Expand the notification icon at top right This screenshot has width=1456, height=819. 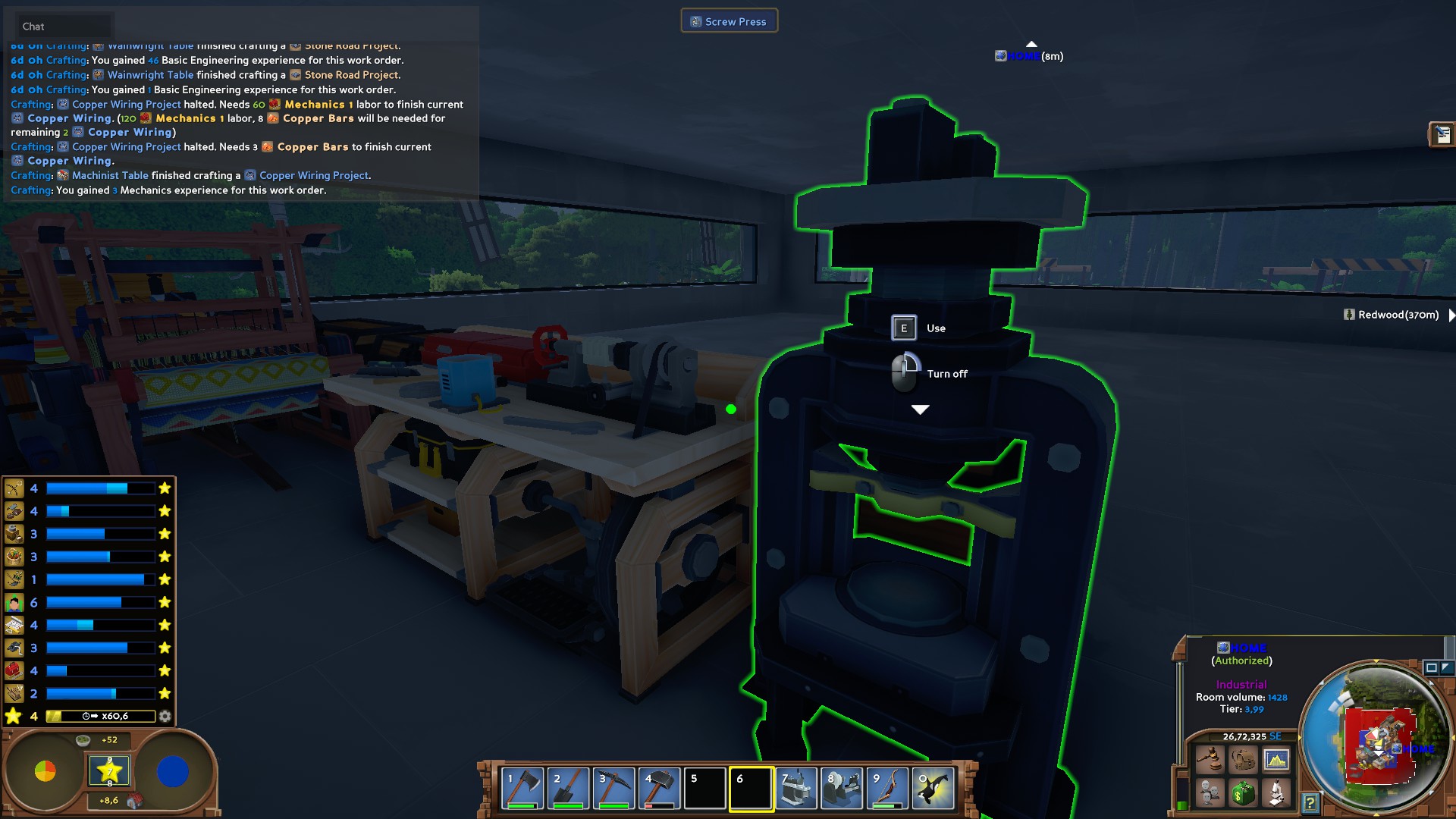point(1441,133)
